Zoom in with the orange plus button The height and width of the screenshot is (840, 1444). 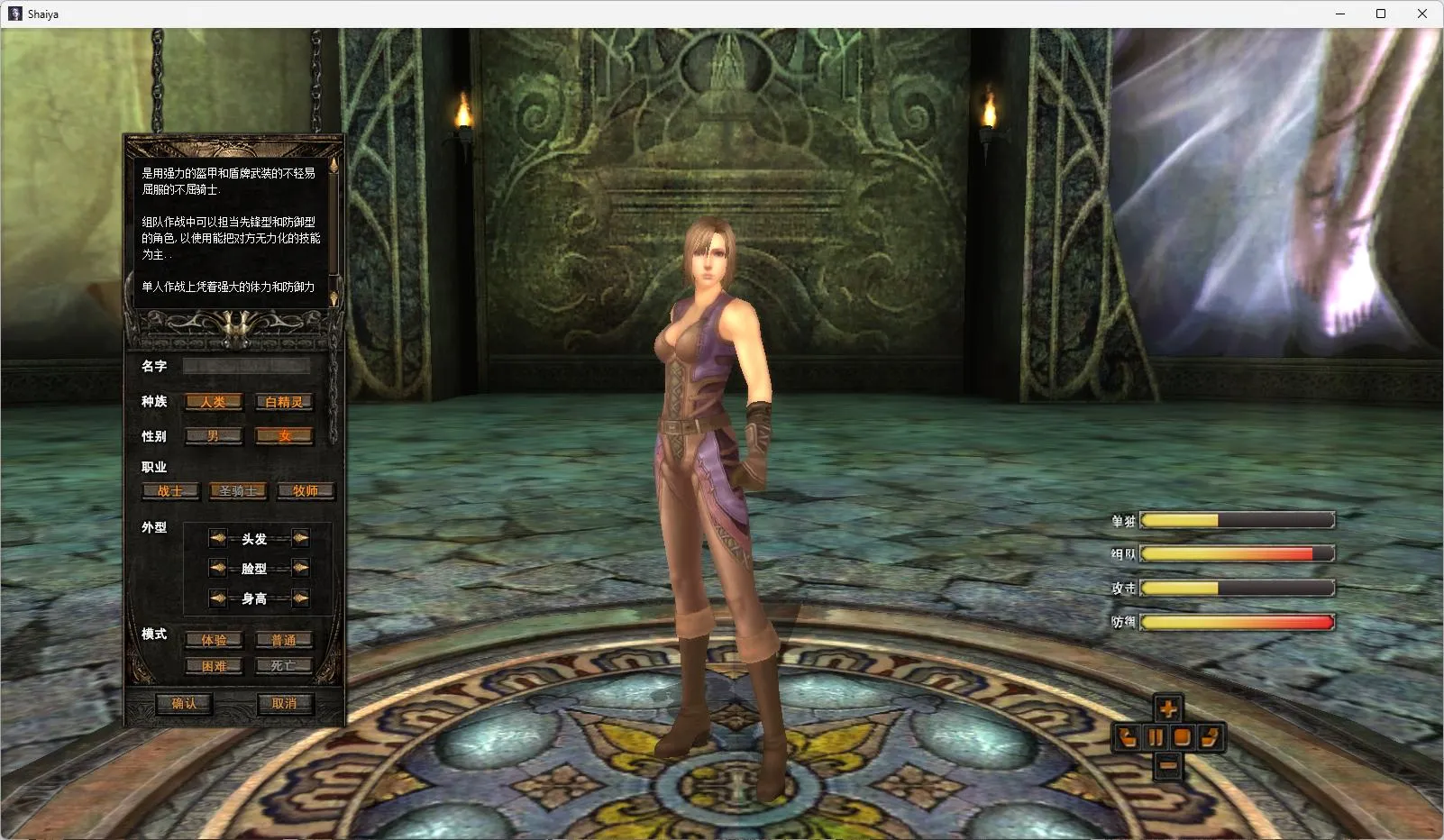[x=1168, y=708]
